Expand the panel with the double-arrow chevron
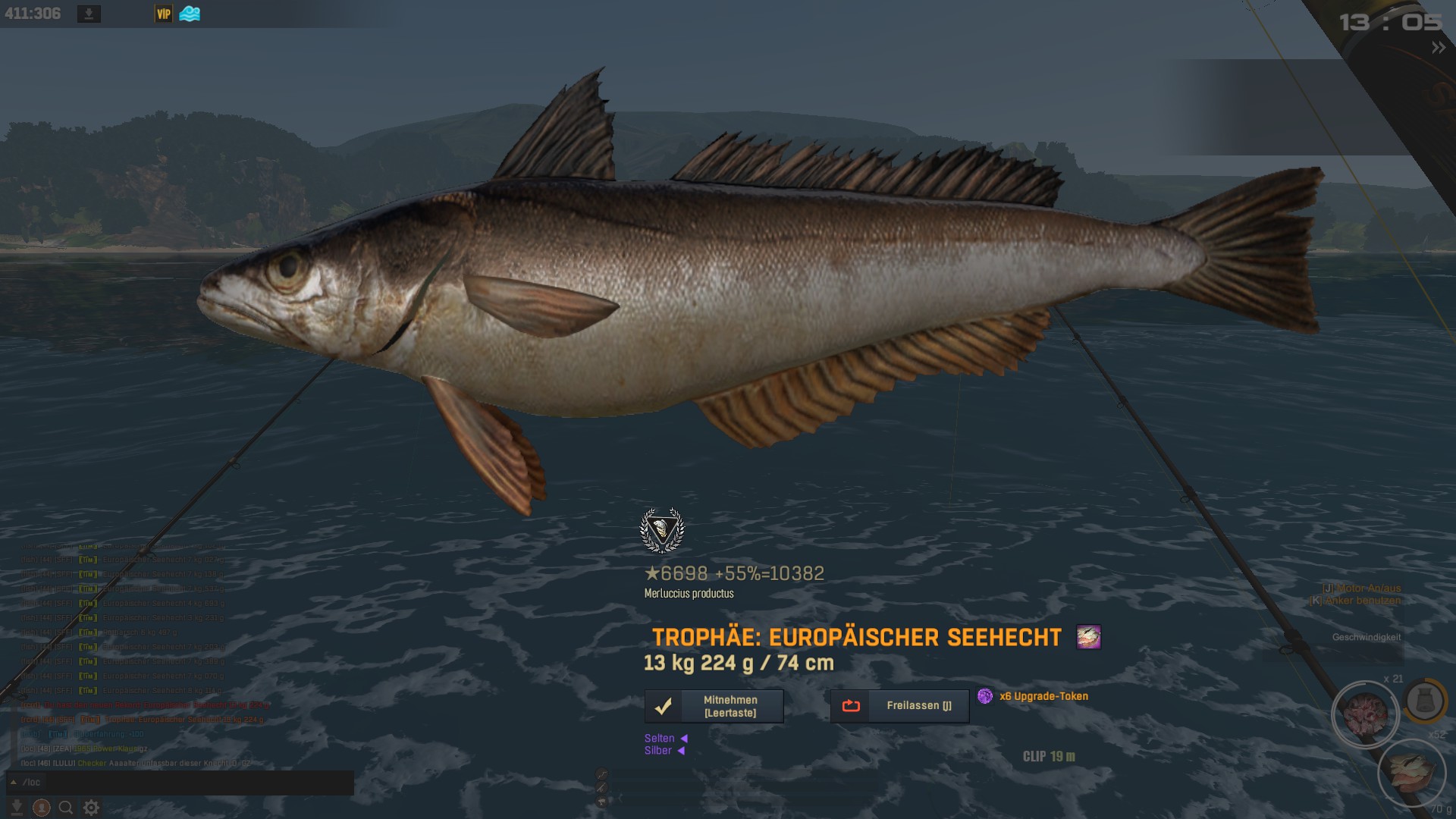Screen dimensions: 1456x819 click(1438, 48)
